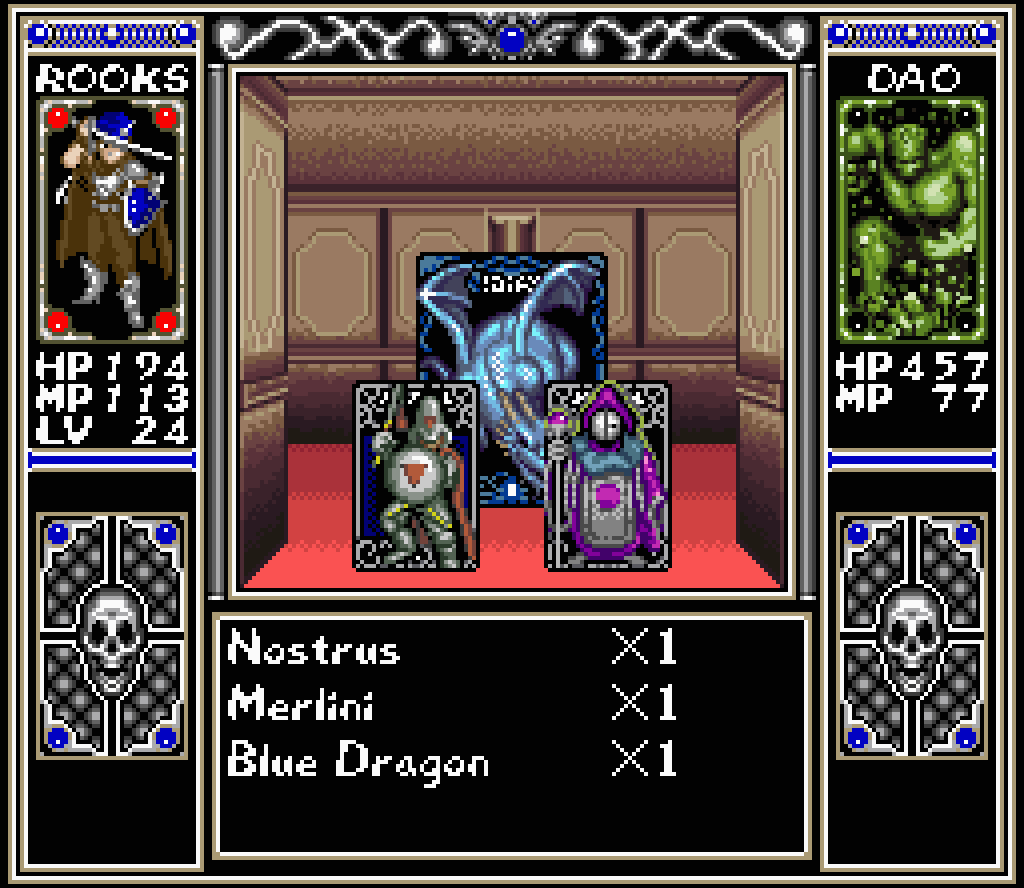Select the Rooks character card portrait

pyautogui.click(x=112, y=219)
